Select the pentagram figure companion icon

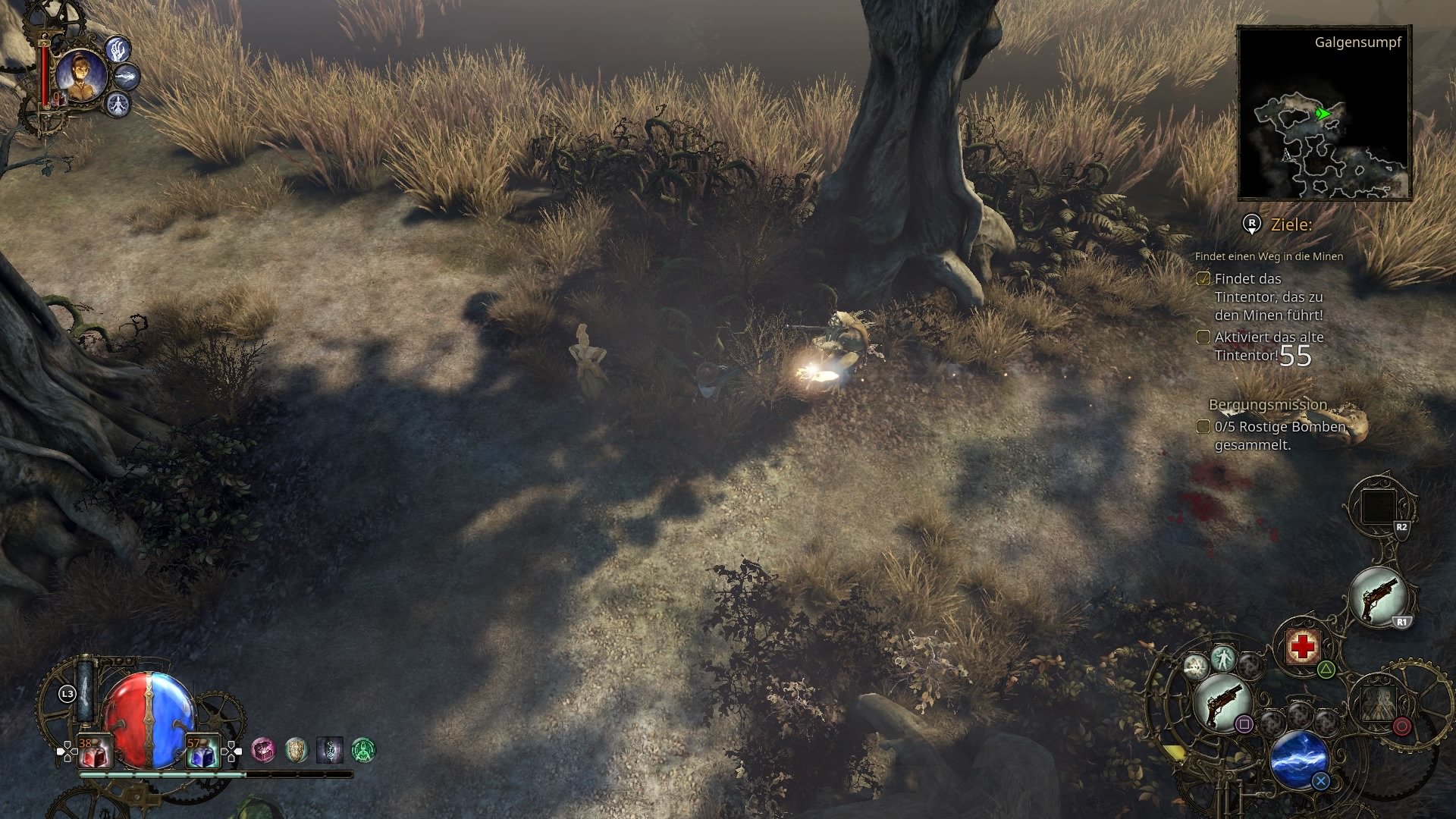pyautogui.click(x=118, y=104)
